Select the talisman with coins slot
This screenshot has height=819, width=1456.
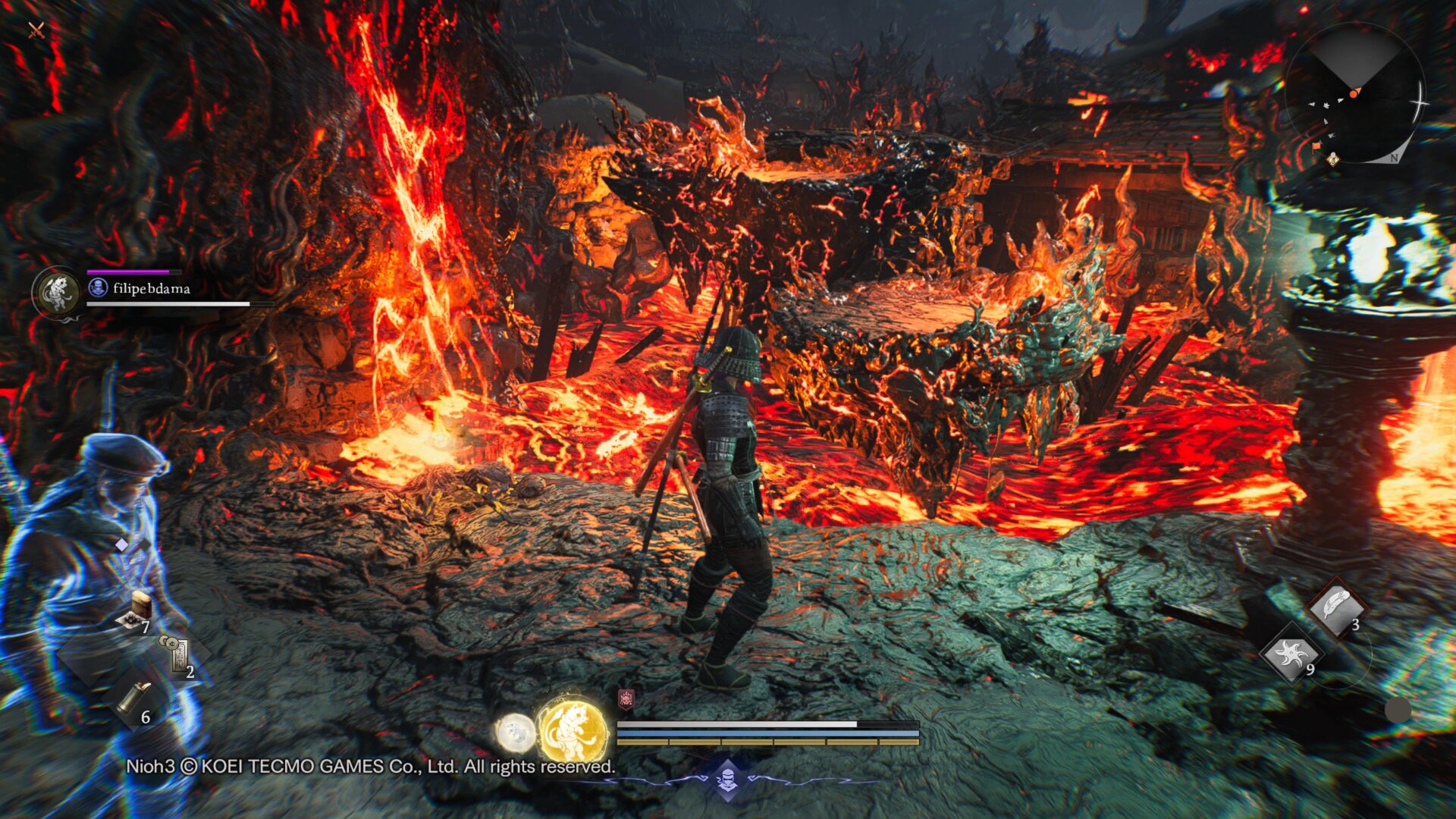[x=176, y=654]
